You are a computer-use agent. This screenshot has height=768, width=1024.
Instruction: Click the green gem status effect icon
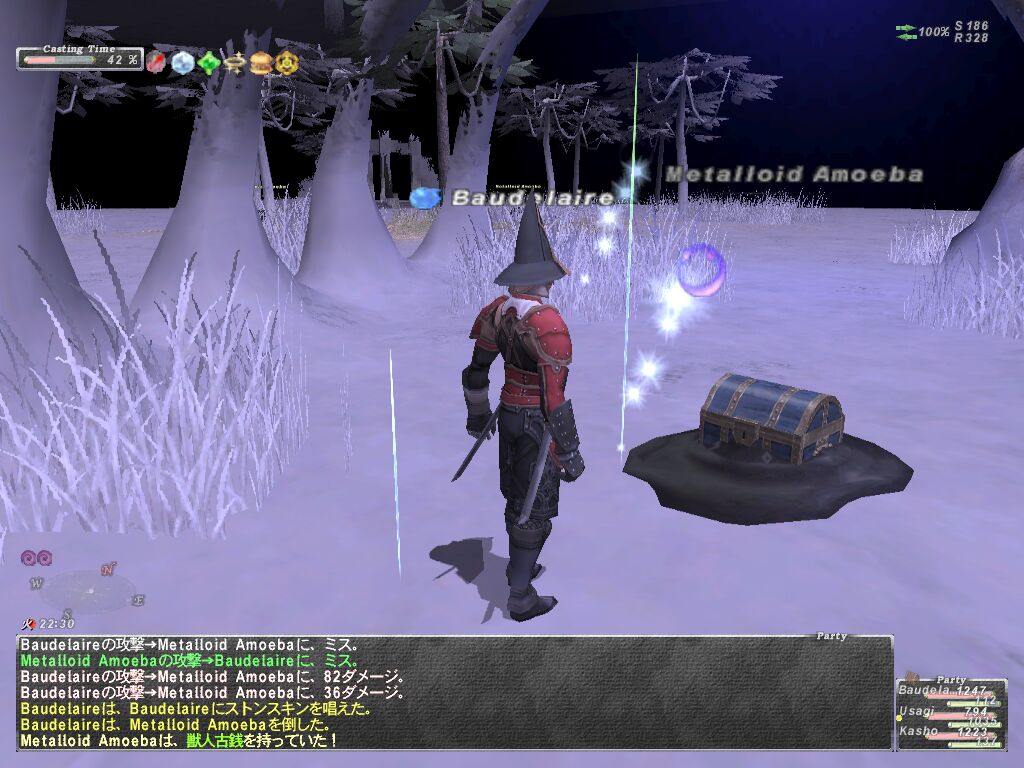[x=208, y=63]
